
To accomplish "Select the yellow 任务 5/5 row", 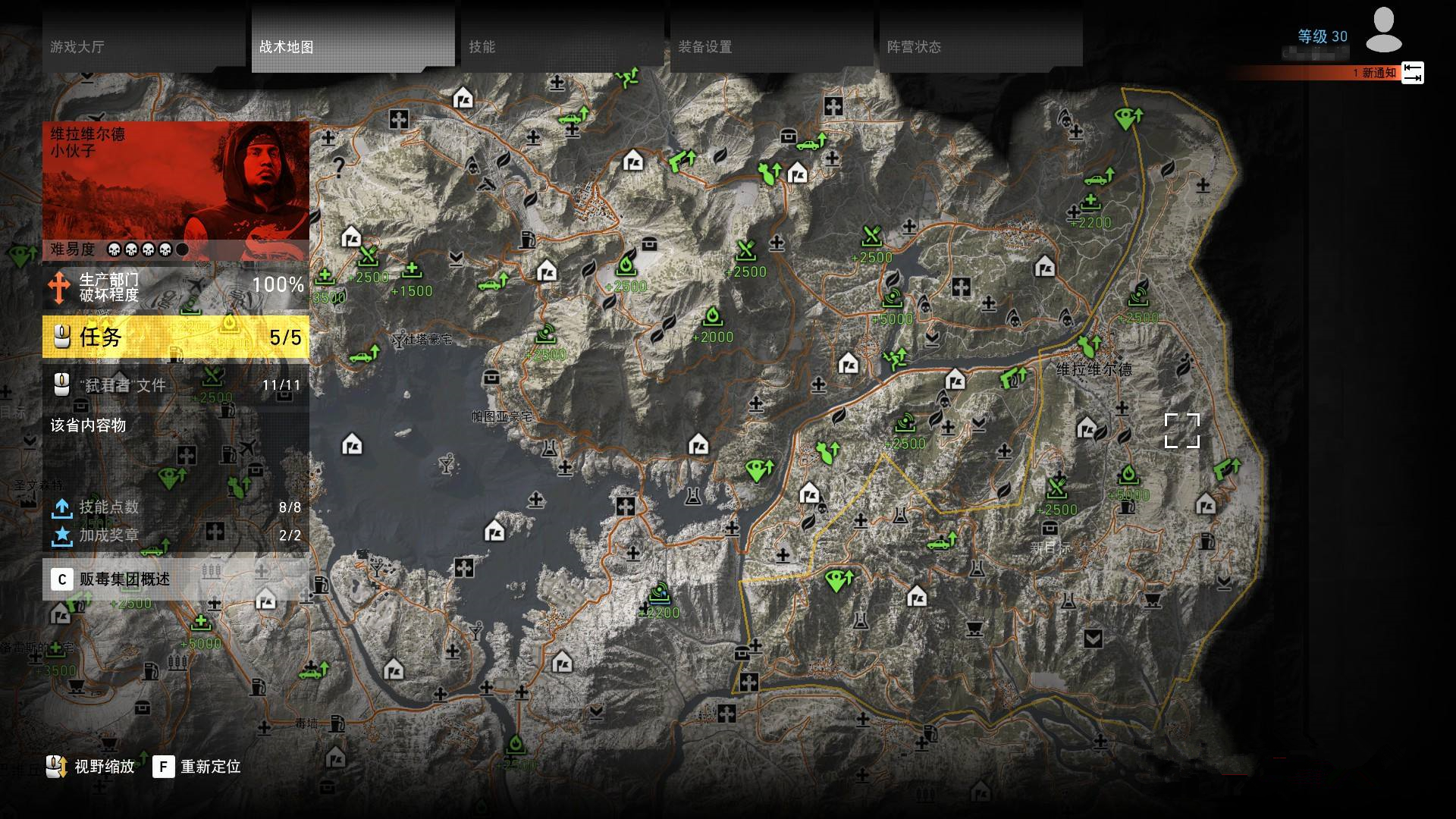I will 176,337.
